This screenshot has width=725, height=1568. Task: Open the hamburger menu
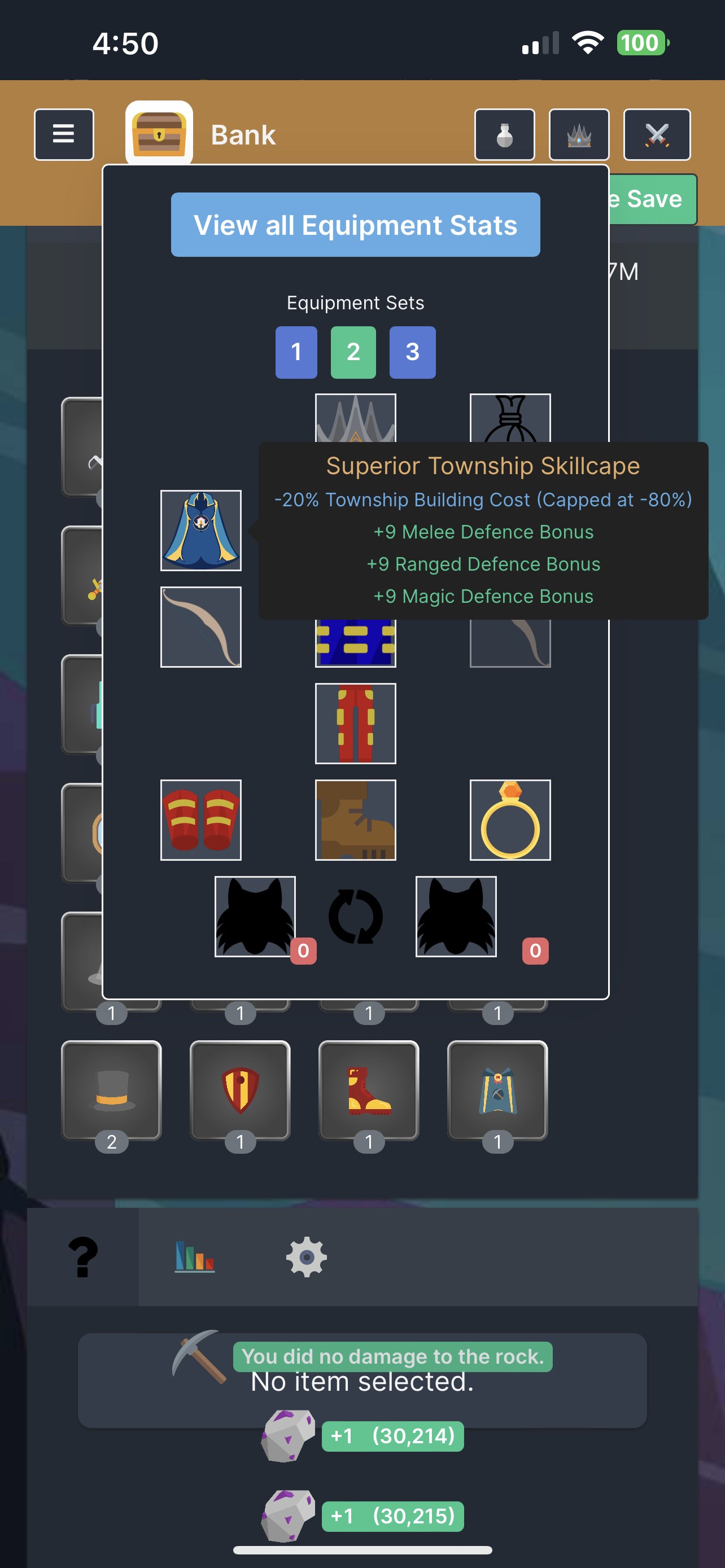[64, 134]
